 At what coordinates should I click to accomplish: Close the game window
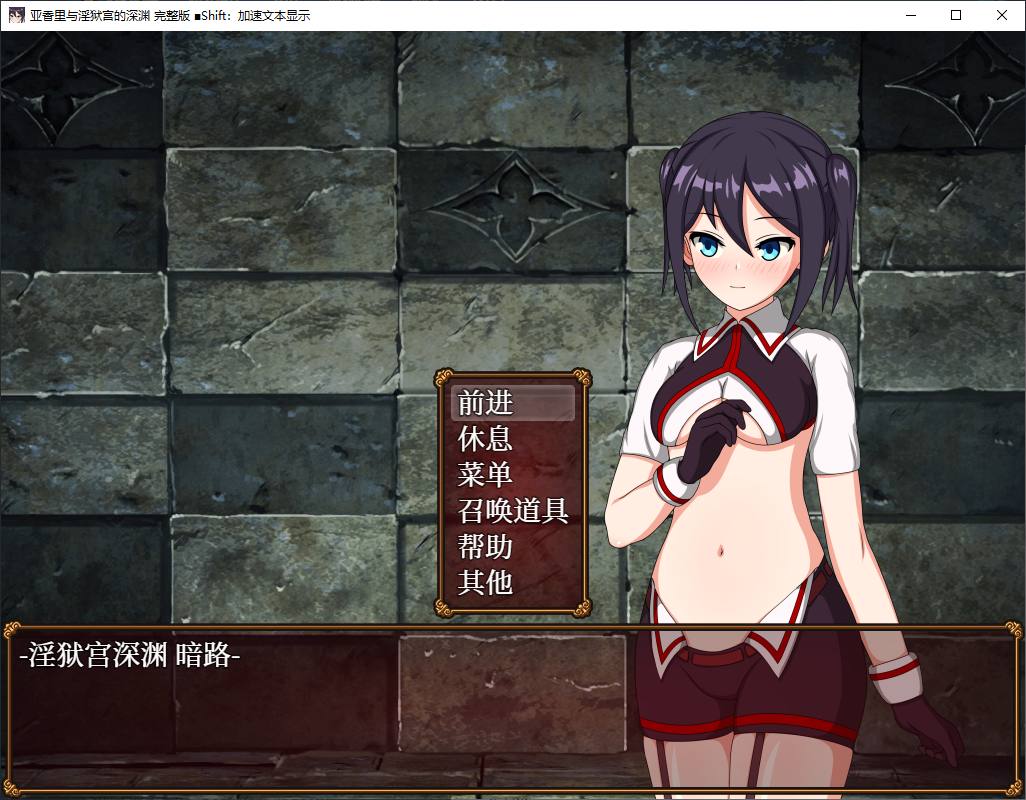pyautogui.click(x=1002, y=15)
